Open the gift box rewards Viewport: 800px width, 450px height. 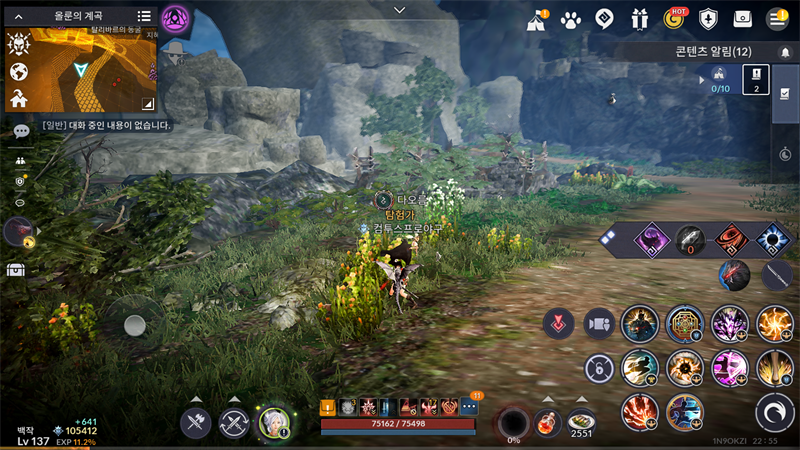point(639,18)
